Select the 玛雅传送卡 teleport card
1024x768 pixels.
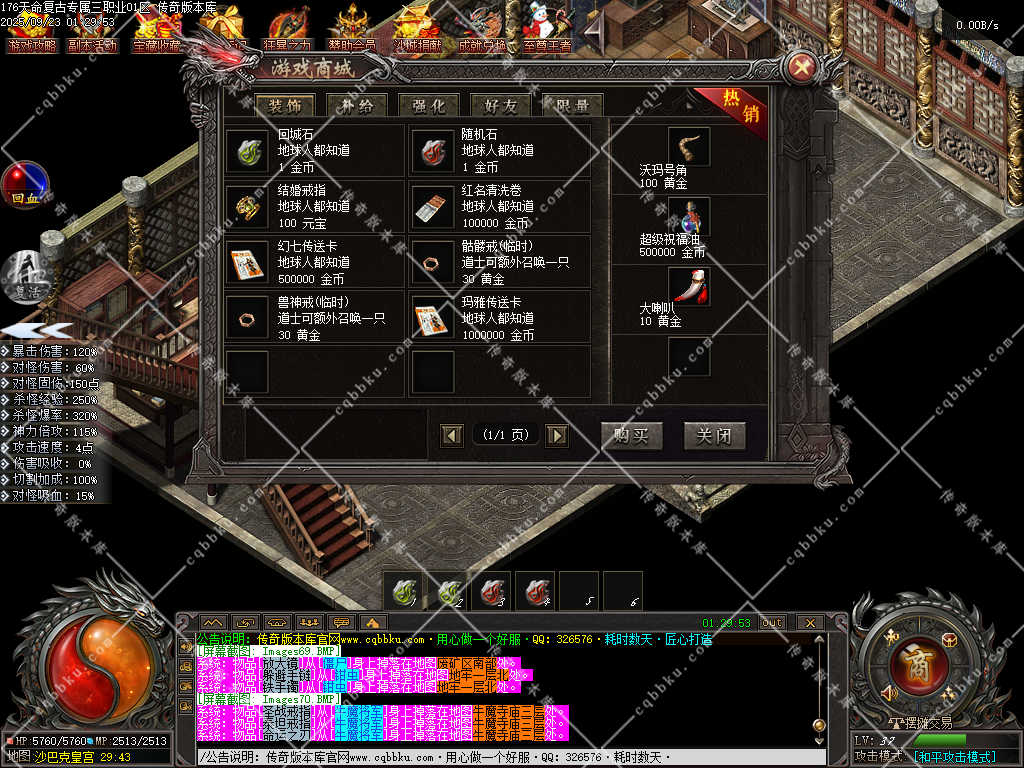click(x=432, y=318)
